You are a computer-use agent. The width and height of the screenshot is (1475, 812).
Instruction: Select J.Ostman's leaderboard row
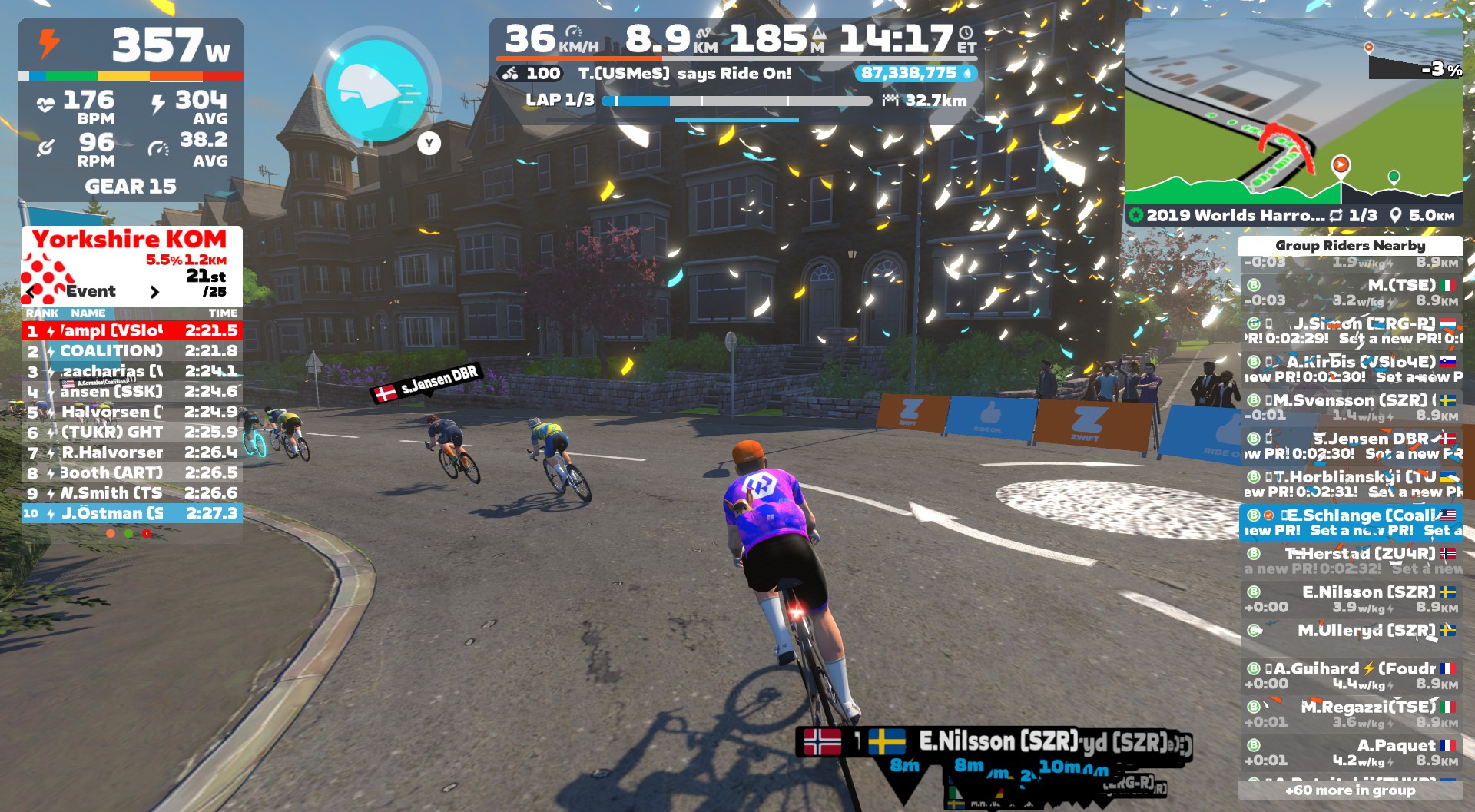[132, 513]
